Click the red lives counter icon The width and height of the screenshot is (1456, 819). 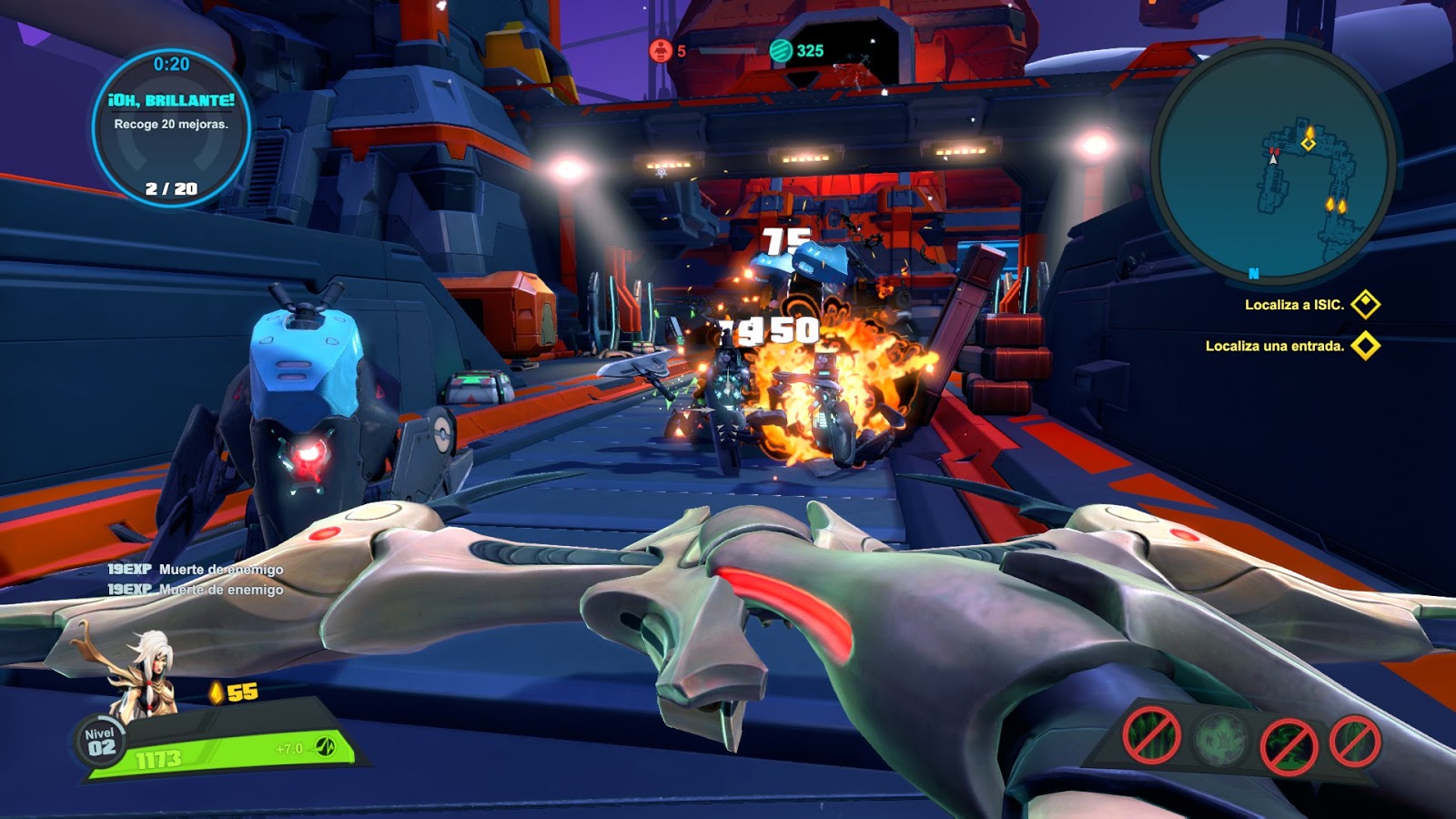pos(660,51)
